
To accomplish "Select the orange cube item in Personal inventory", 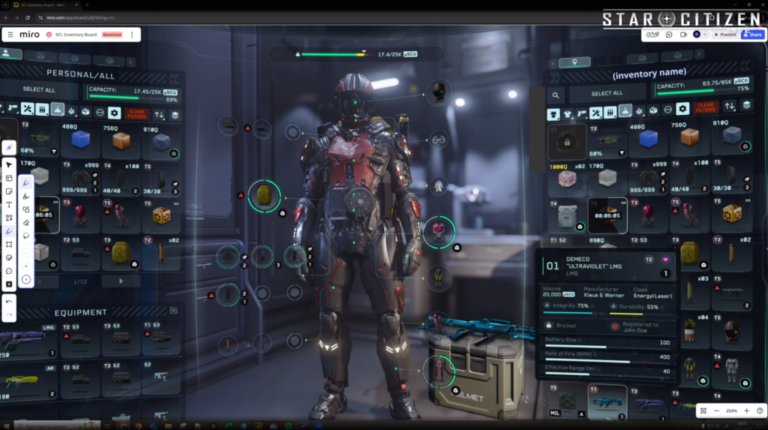I will tap(121, 140).
